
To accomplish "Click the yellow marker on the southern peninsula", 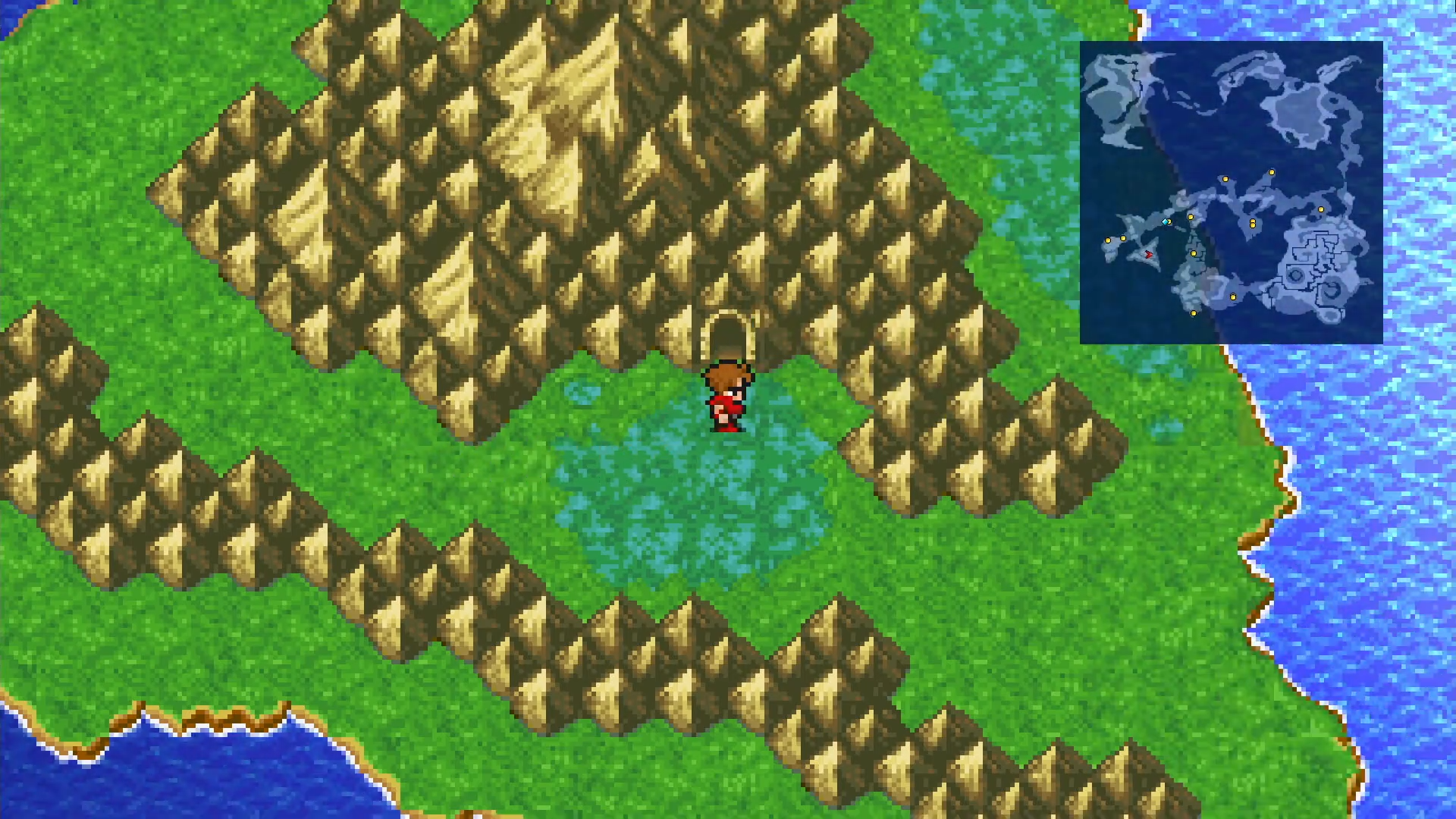I will [1233, 297].
